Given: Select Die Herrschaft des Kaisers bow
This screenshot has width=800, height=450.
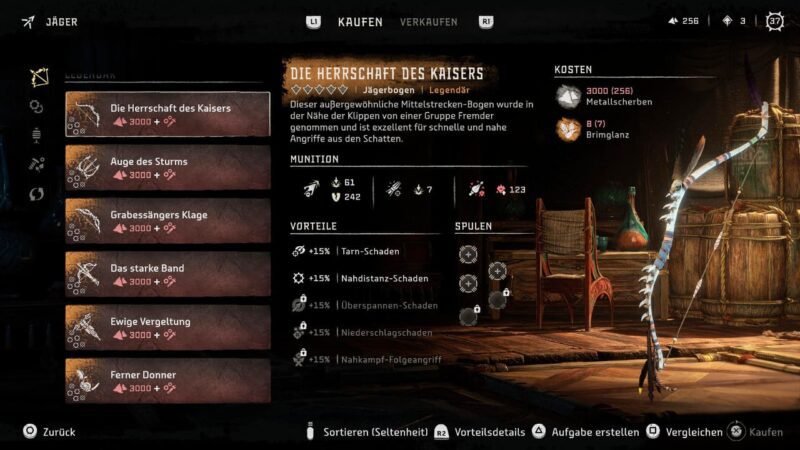Looking at the screenshot, I should (x=167, y=114).
